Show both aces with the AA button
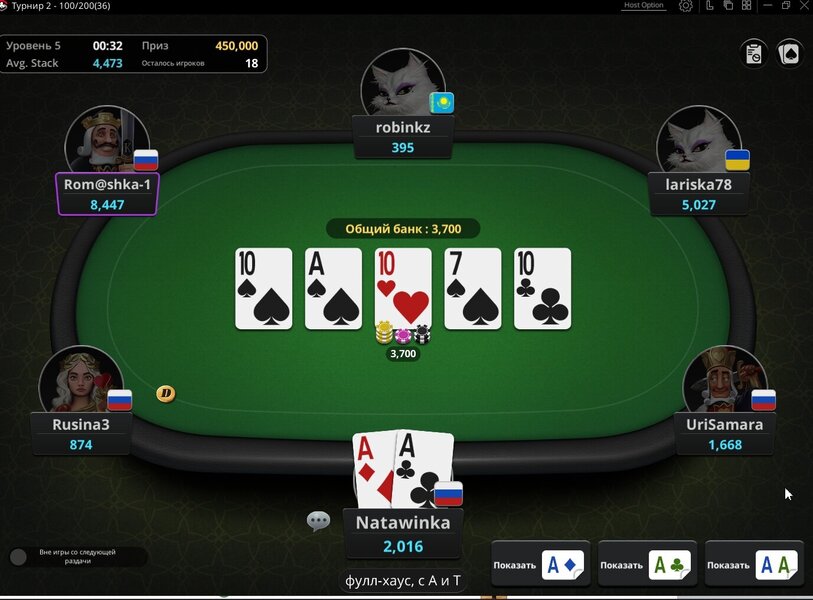 point(753,565)
